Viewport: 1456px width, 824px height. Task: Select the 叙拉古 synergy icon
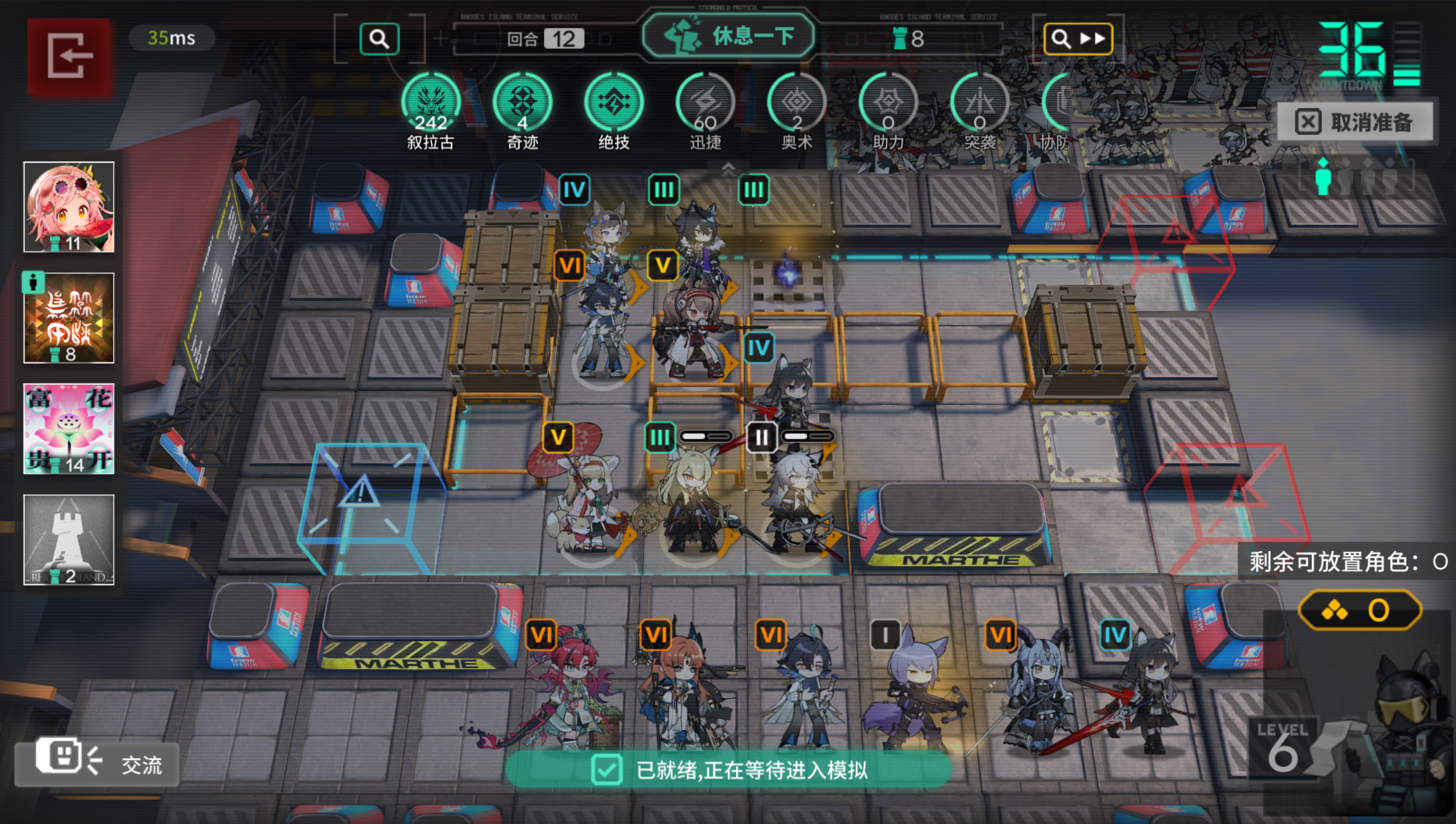pos(431,103)
